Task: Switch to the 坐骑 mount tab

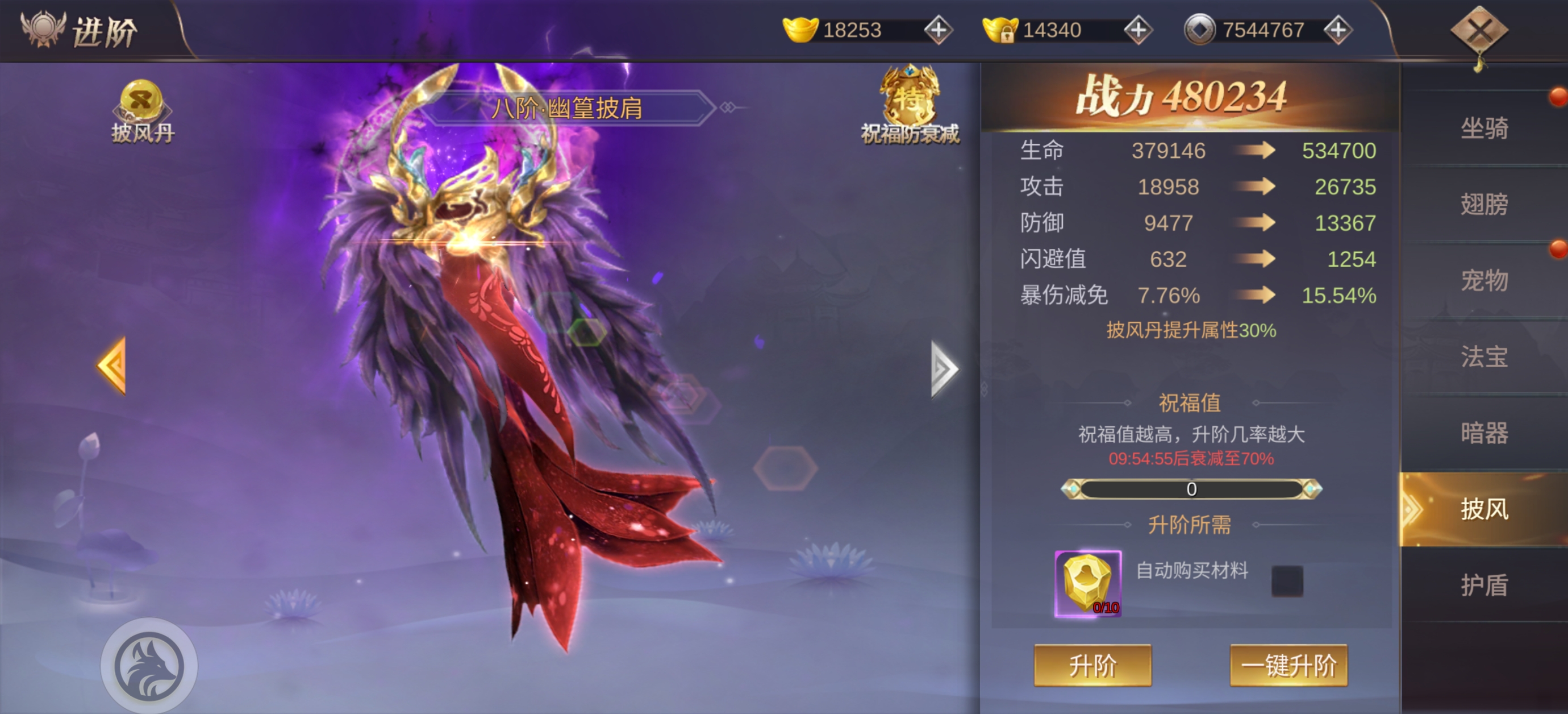Action: tap(1484, 128)
